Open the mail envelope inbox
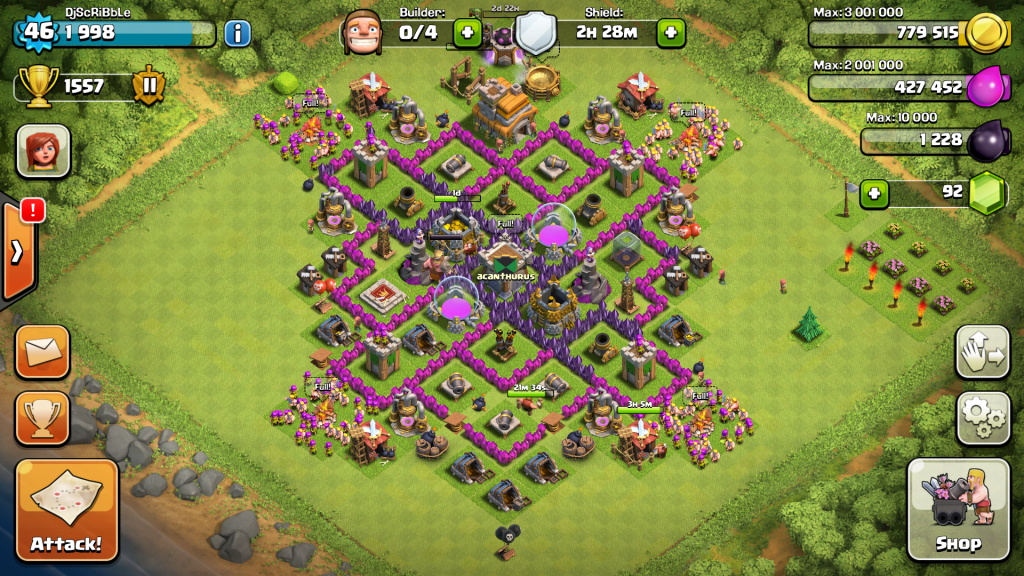 coord(42,351)
